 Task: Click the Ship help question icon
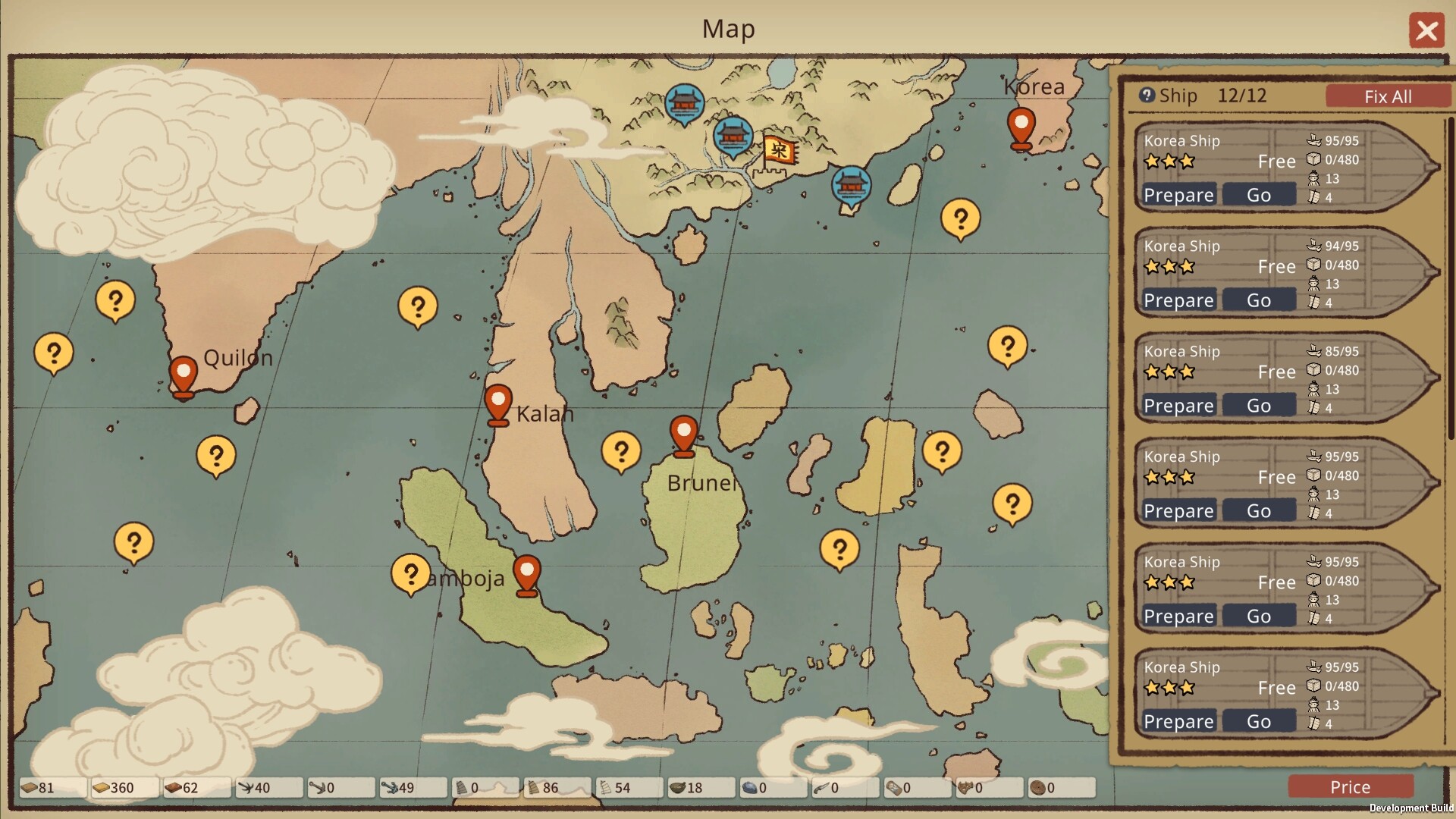(x=1147, y=96)
